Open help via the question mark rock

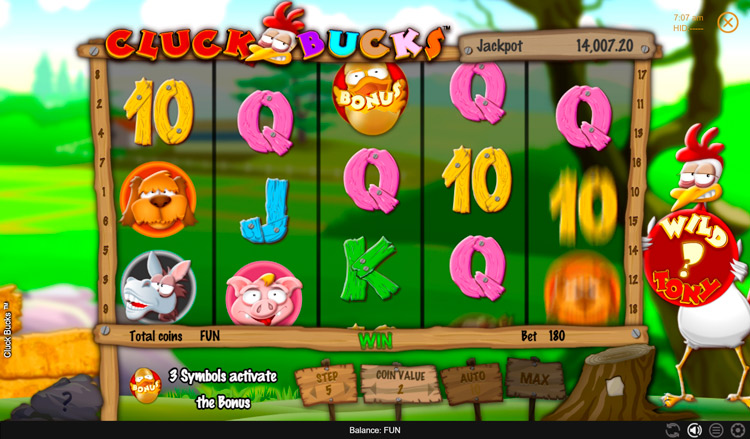point(66,402)
